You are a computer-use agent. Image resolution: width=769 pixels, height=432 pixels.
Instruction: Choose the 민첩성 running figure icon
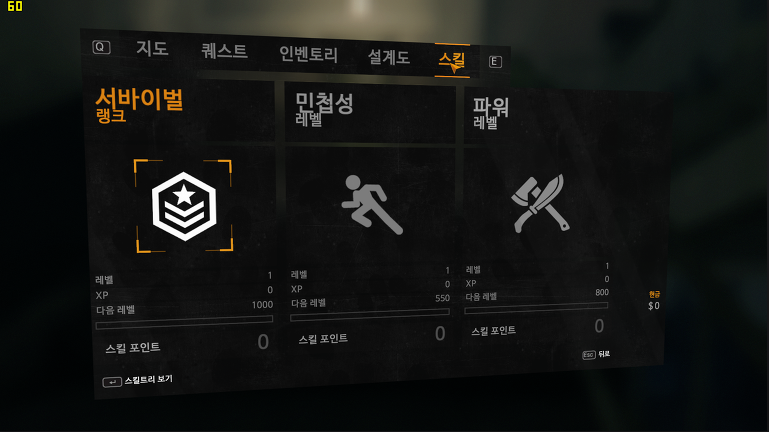click(371, 204)
